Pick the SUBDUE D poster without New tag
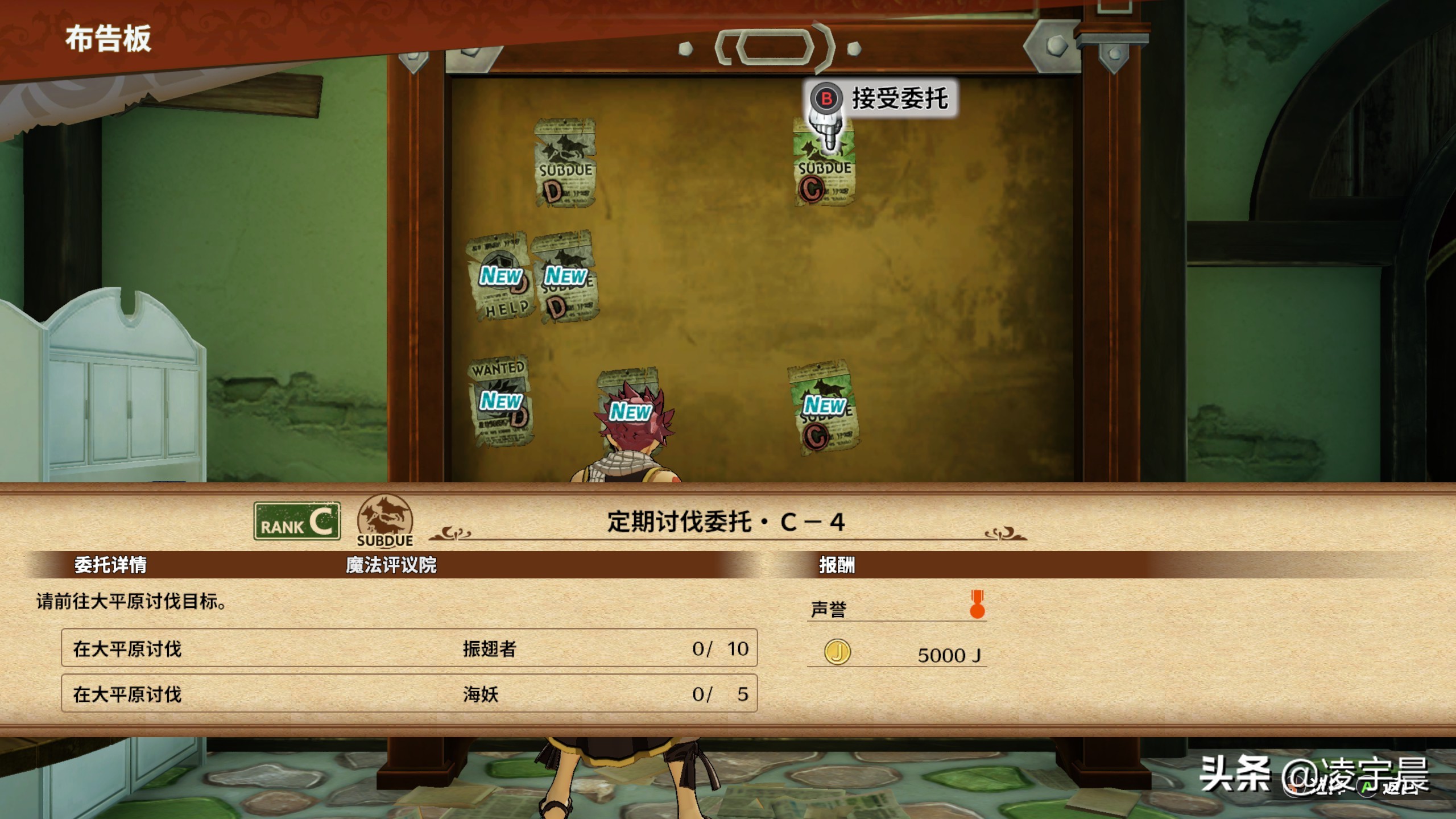The width and height of the screenshot is (1456, 819). 565,163
